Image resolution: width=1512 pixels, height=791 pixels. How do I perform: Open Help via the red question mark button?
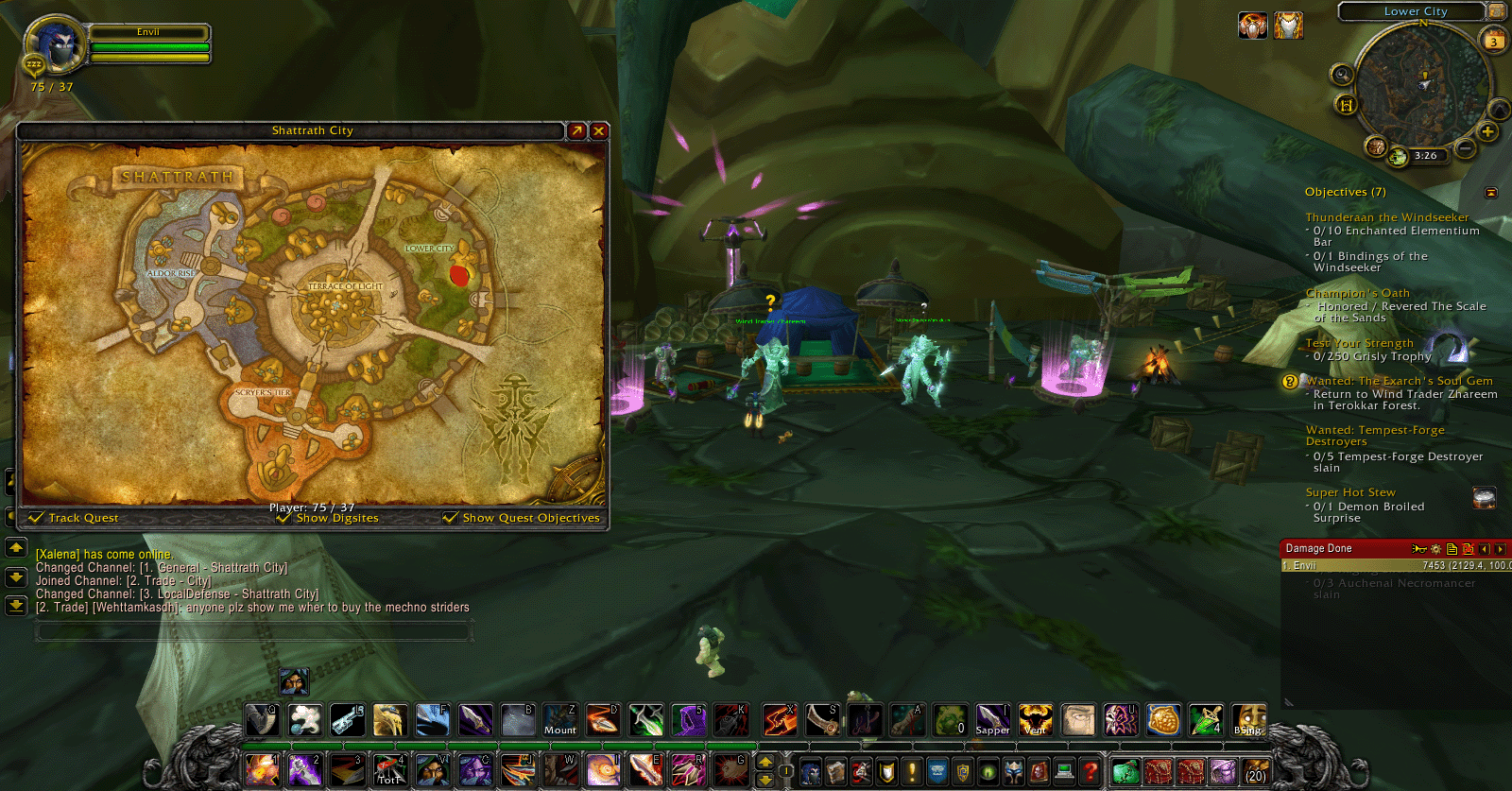1091,770
